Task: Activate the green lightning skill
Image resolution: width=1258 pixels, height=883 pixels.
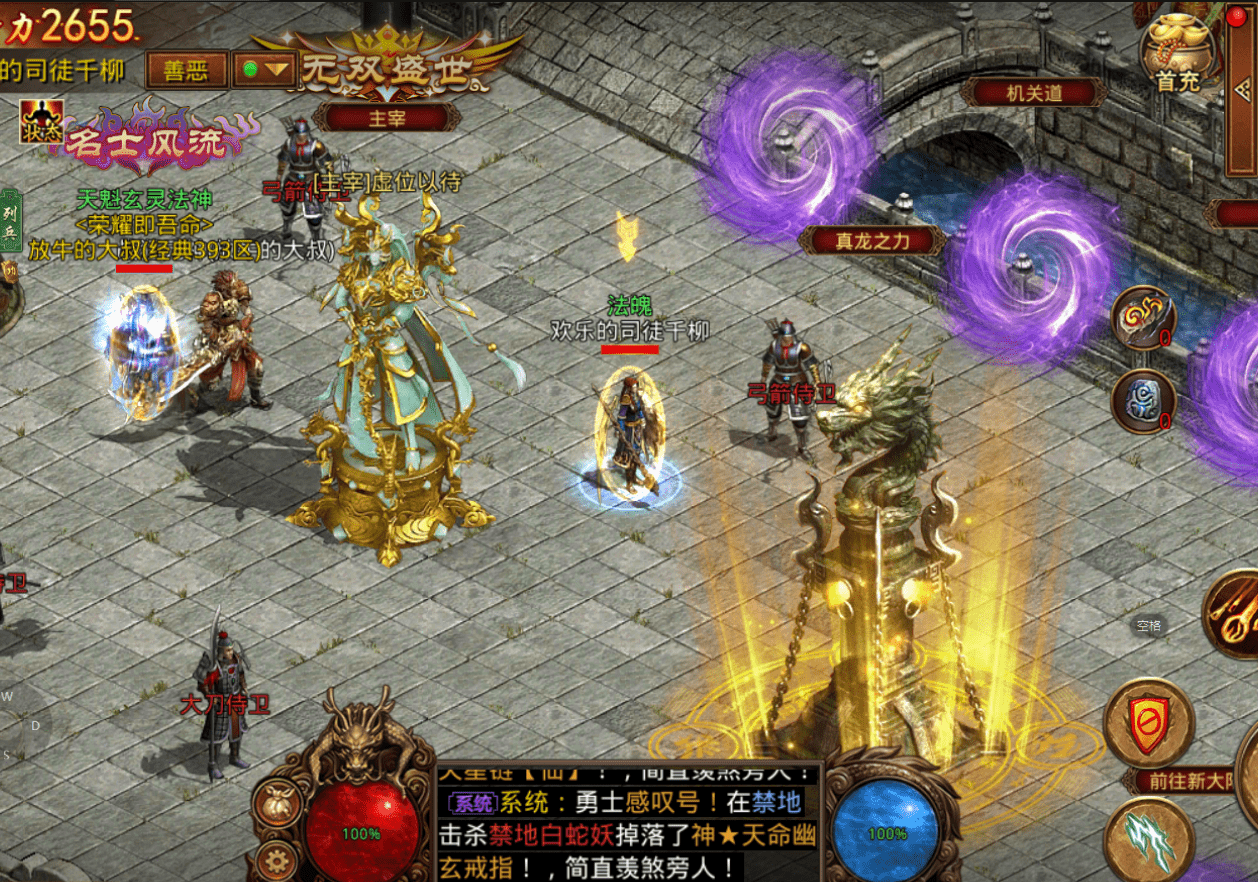Action: (x=1148, y=838)
